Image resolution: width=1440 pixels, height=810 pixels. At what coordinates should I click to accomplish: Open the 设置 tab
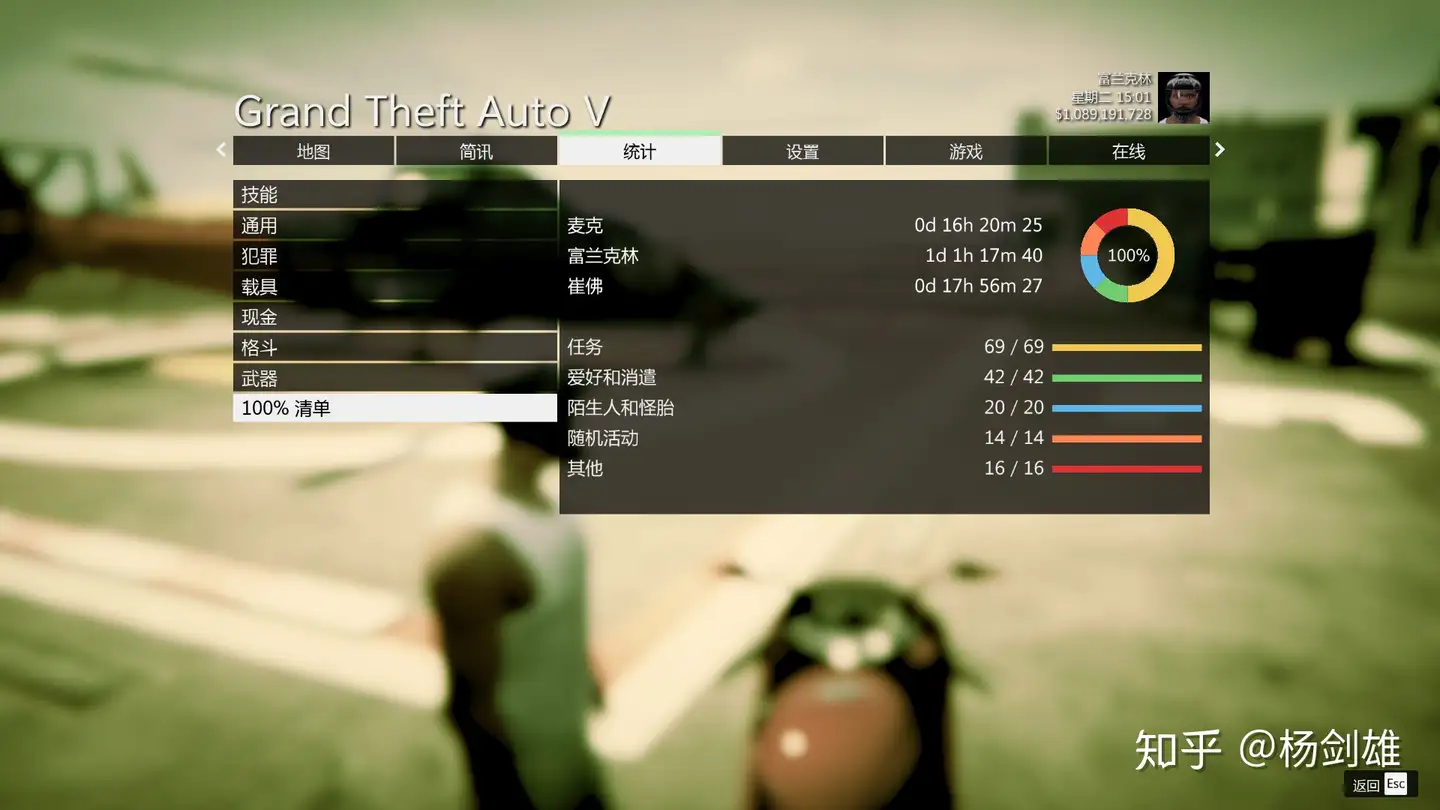(x=803, y=150)
